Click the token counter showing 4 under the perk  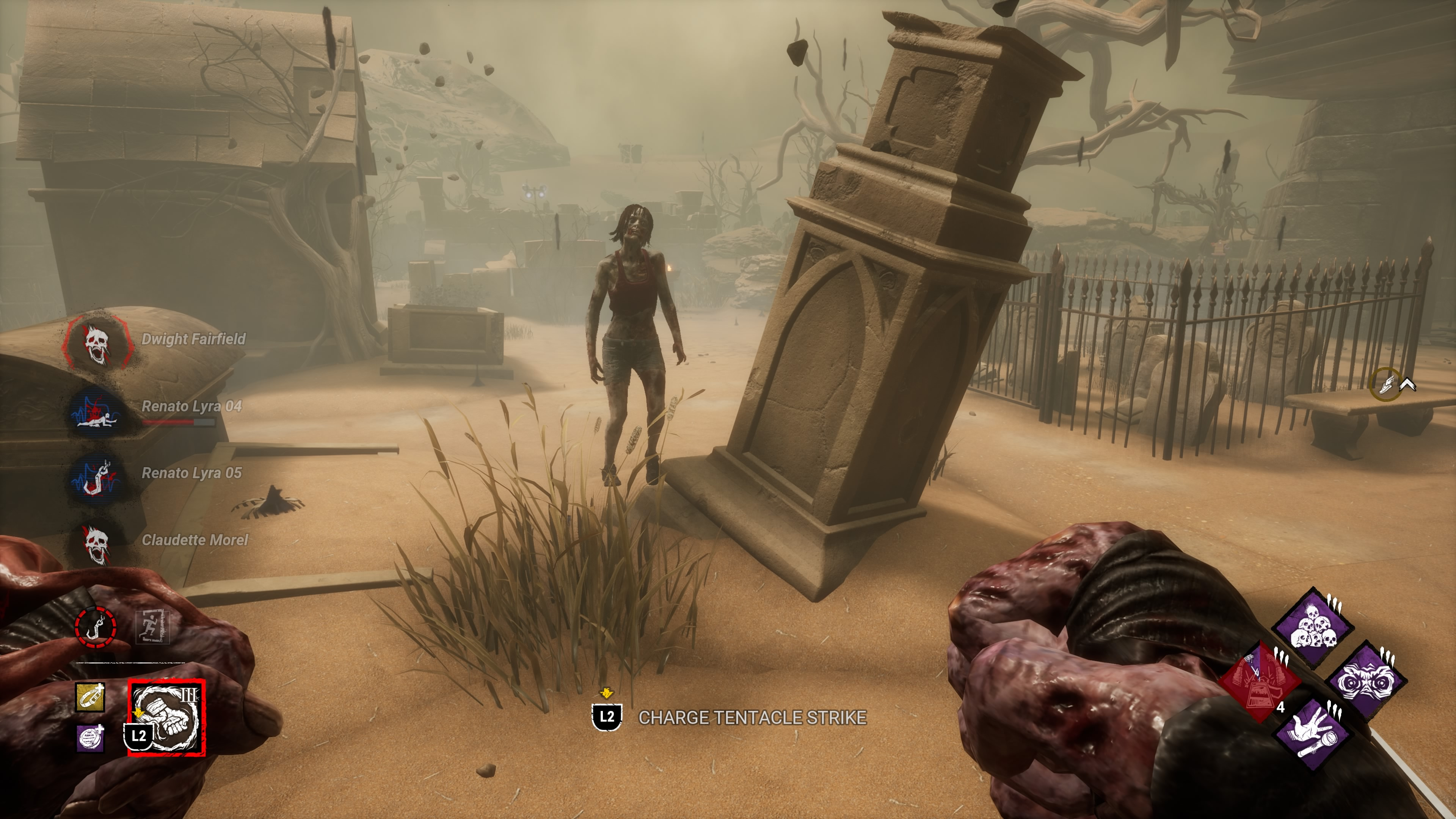point(1281,709)
